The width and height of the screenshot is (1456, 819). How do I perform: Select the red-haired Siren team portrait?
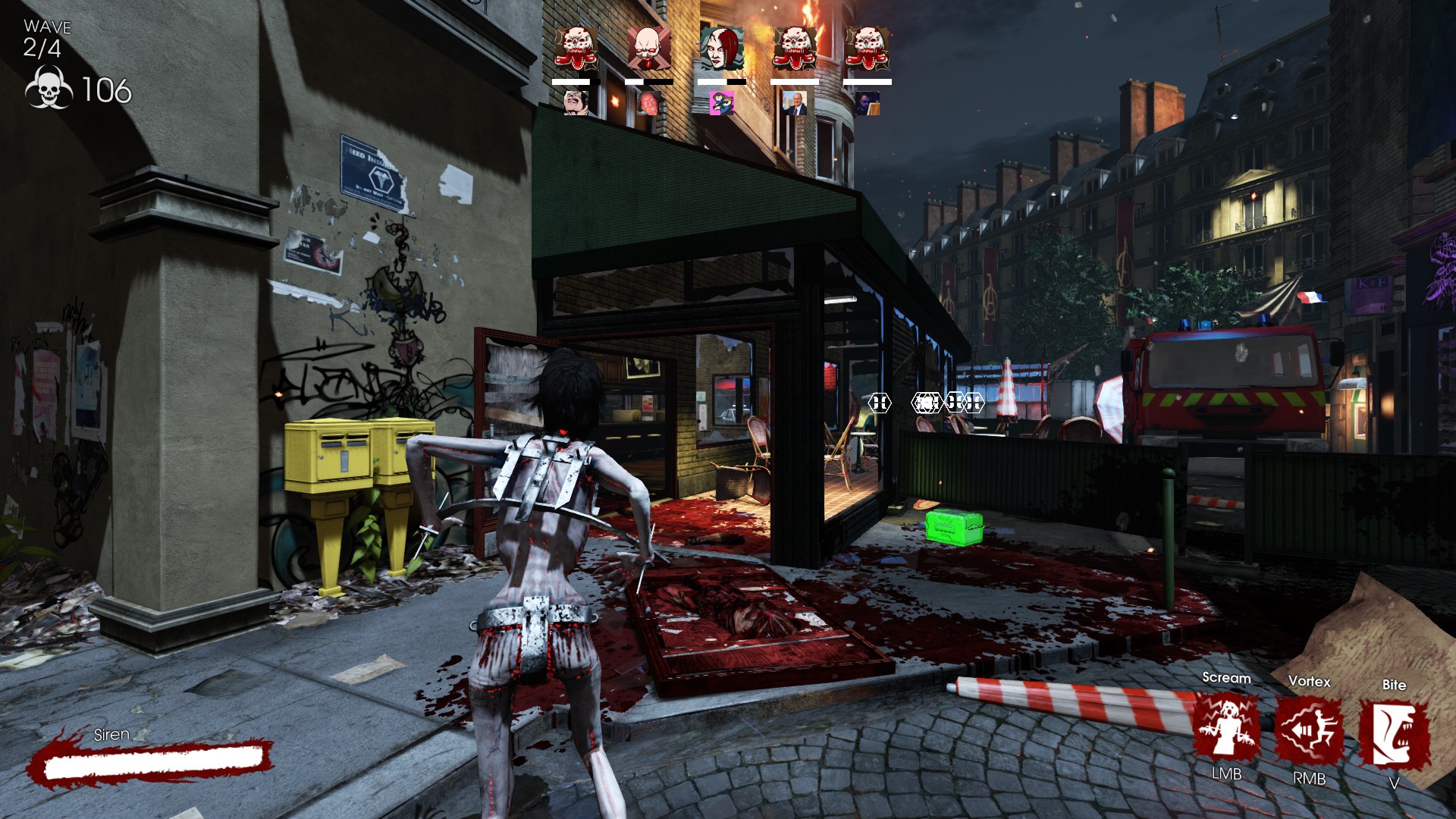point(721,49)
